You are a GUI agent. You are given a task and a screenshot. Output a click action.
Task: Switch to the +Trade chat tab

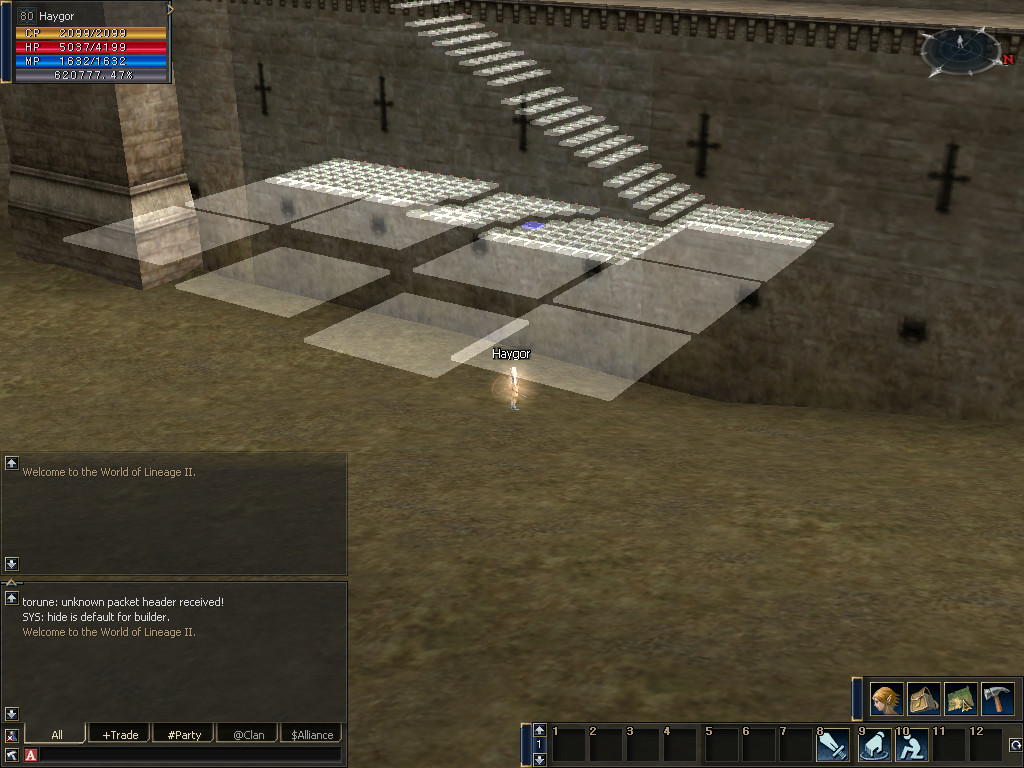click(x=120, y=735)
